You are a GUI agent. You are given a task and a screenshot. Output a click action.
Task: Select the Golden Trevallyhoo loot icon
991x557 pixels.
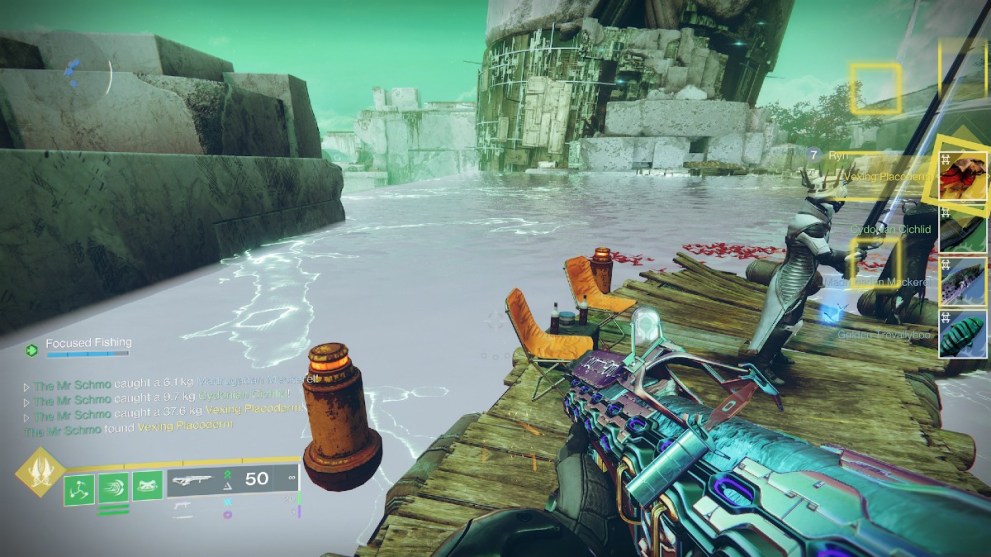[x=962, y=333]
